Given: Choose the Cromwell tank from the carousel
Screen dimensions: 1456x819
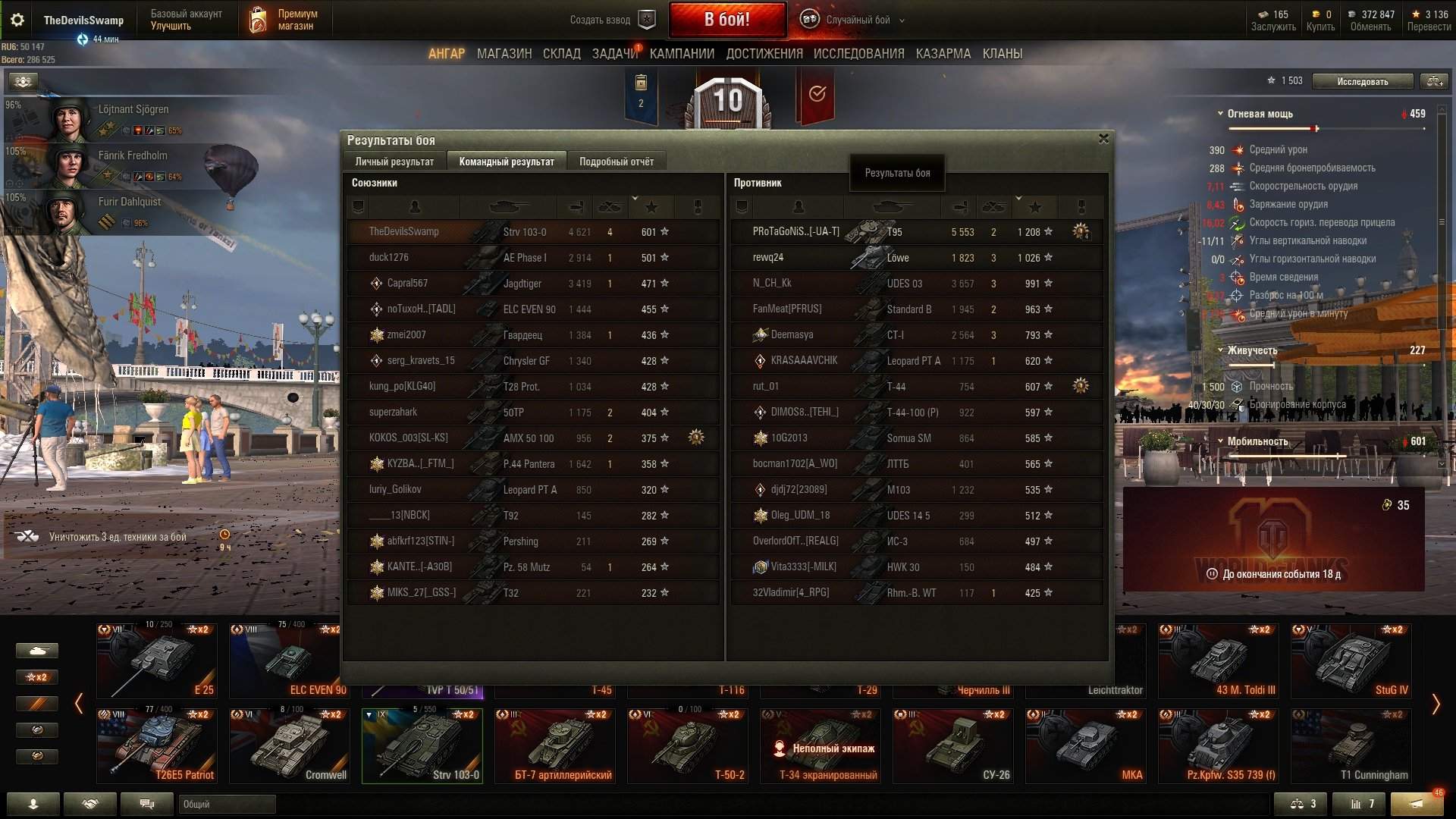Looking at the screenshot, I should [290, 745].
